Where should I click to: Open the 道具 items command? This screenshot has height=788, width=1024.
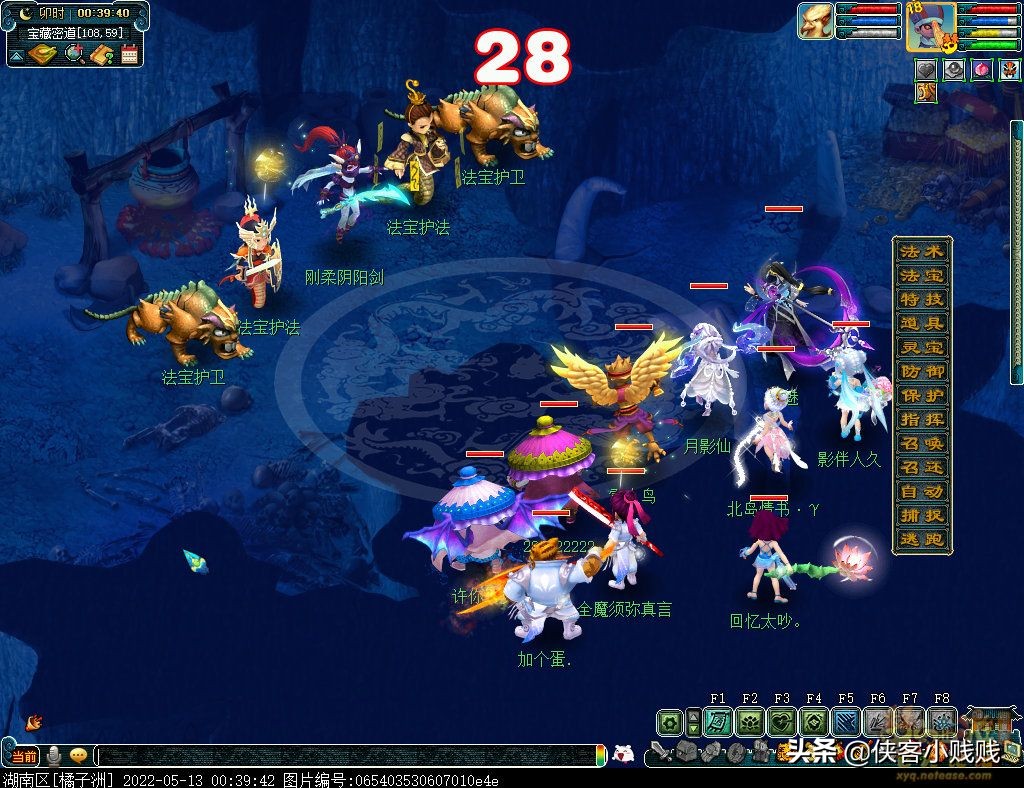click(921, 323)
